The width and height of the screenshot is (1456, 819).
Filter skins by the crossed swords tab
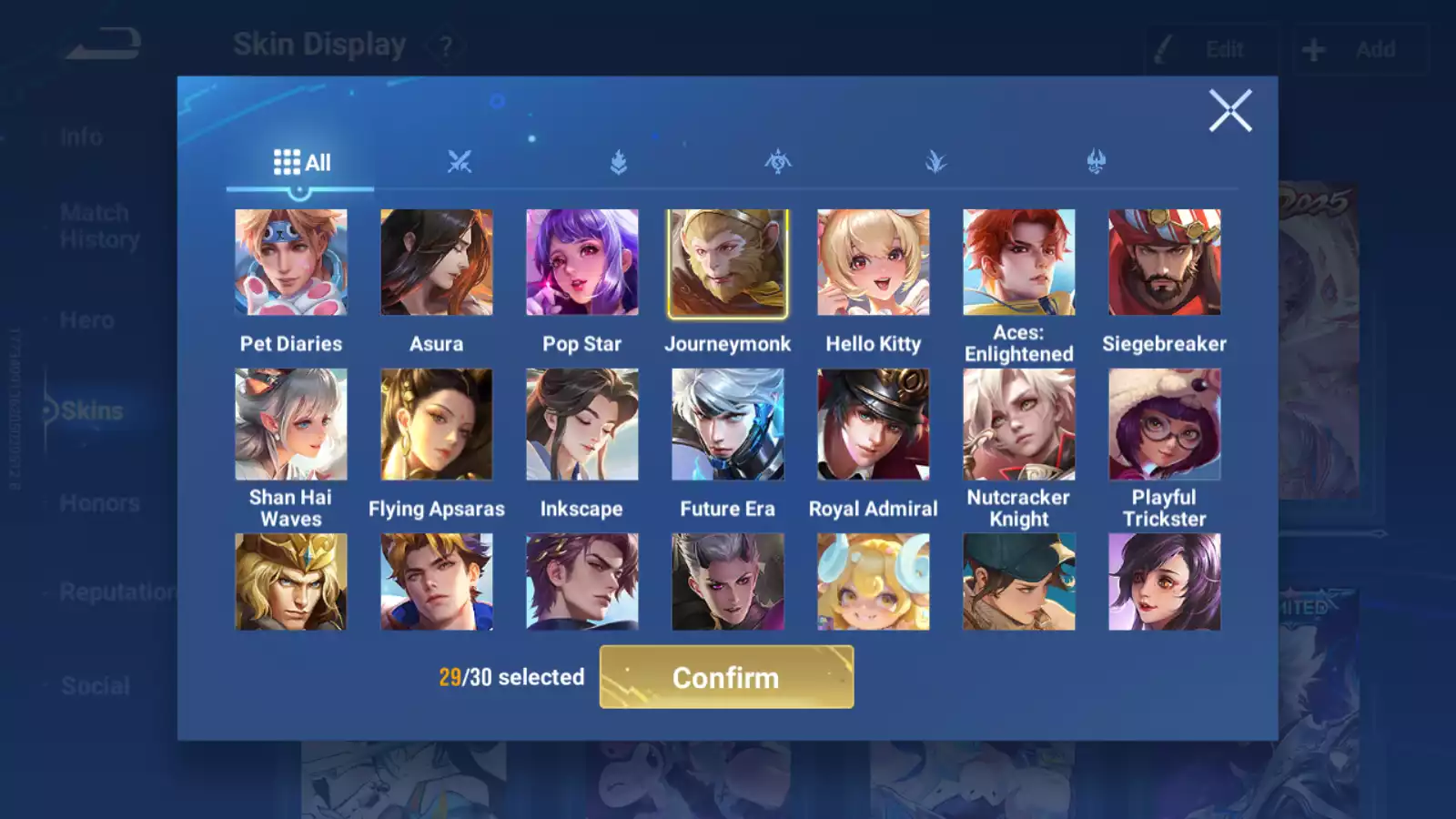(460, 163)
